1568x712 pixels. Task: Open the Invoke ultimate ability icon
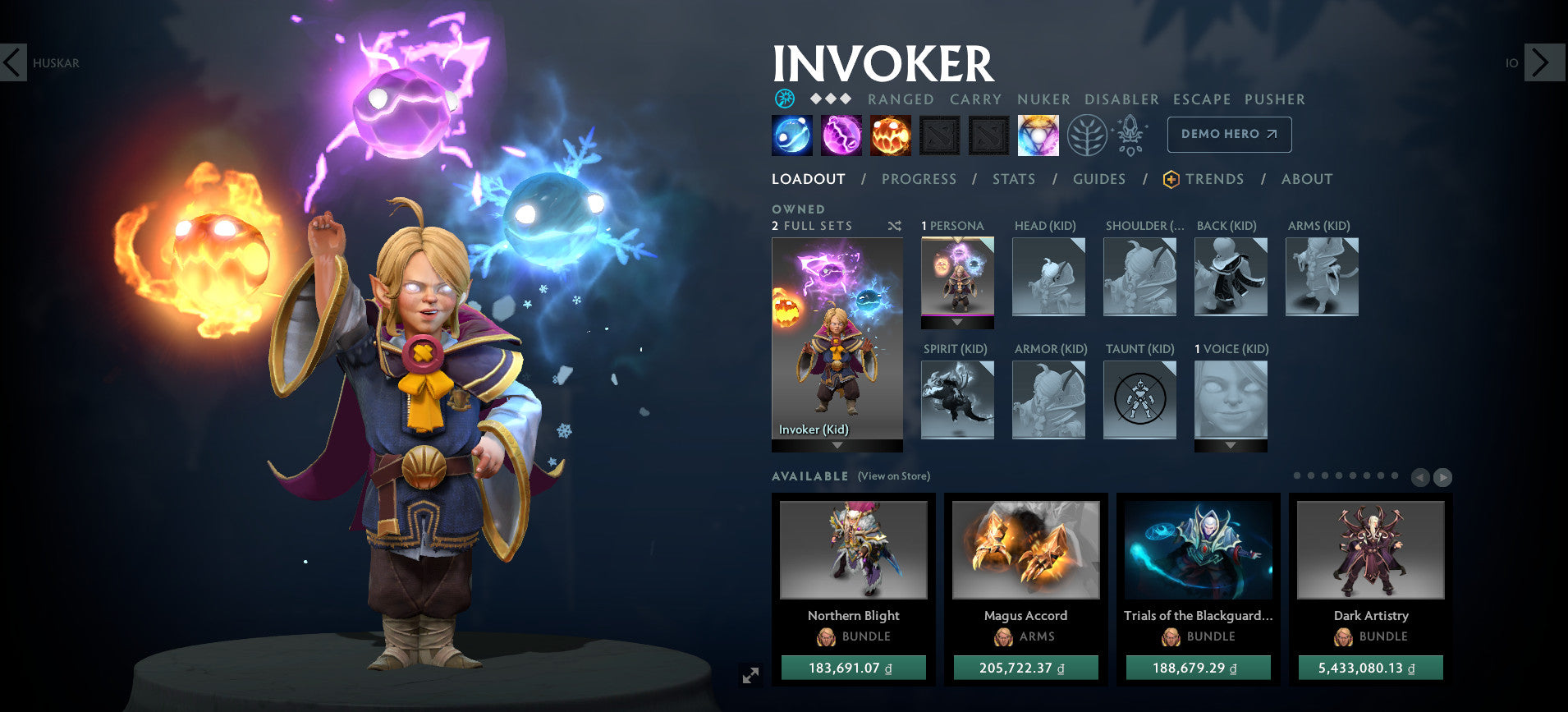[x=1040, y=134]
